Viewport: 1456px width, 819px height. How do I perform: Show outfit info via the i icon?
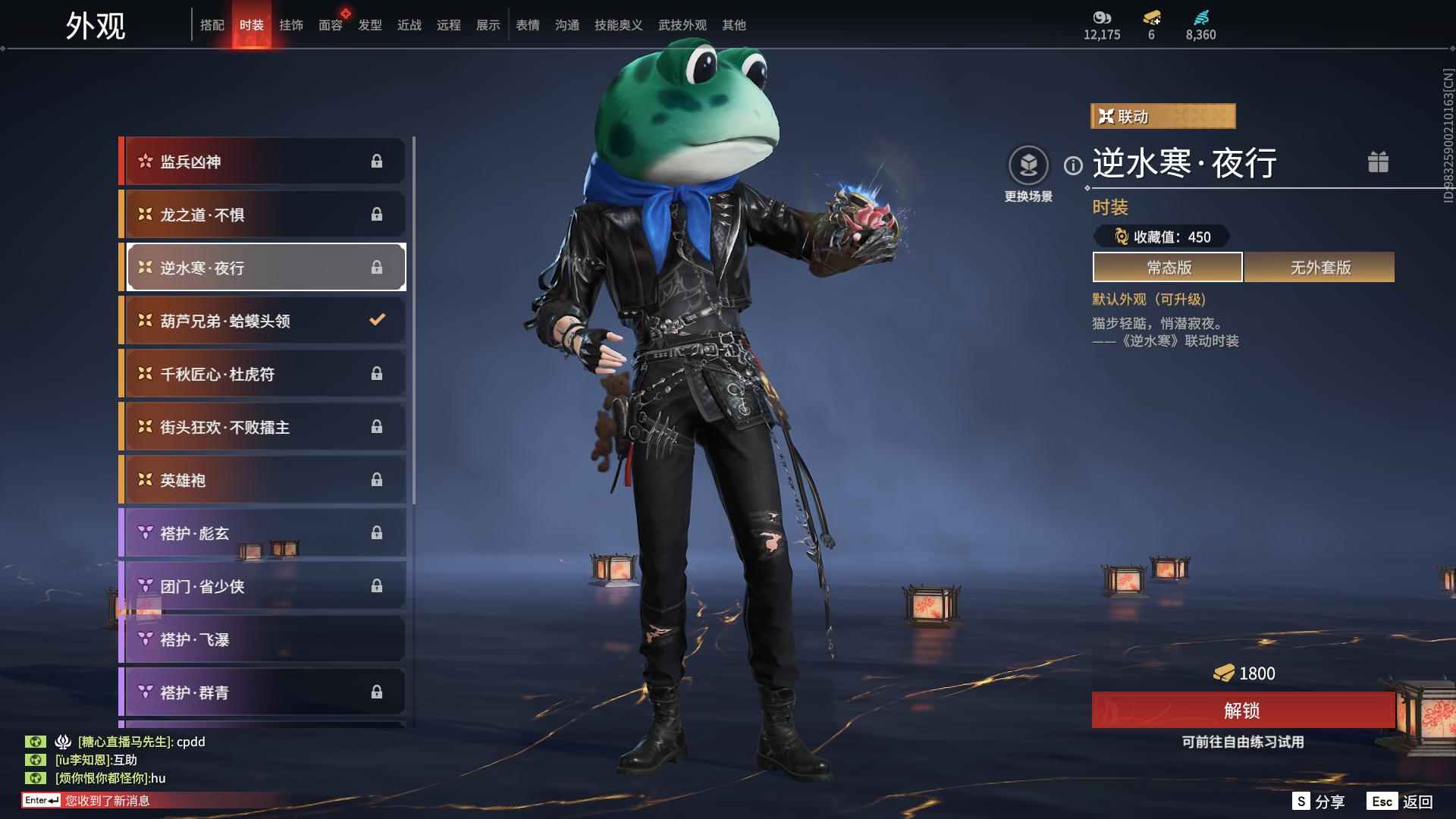coord(1073,165)
